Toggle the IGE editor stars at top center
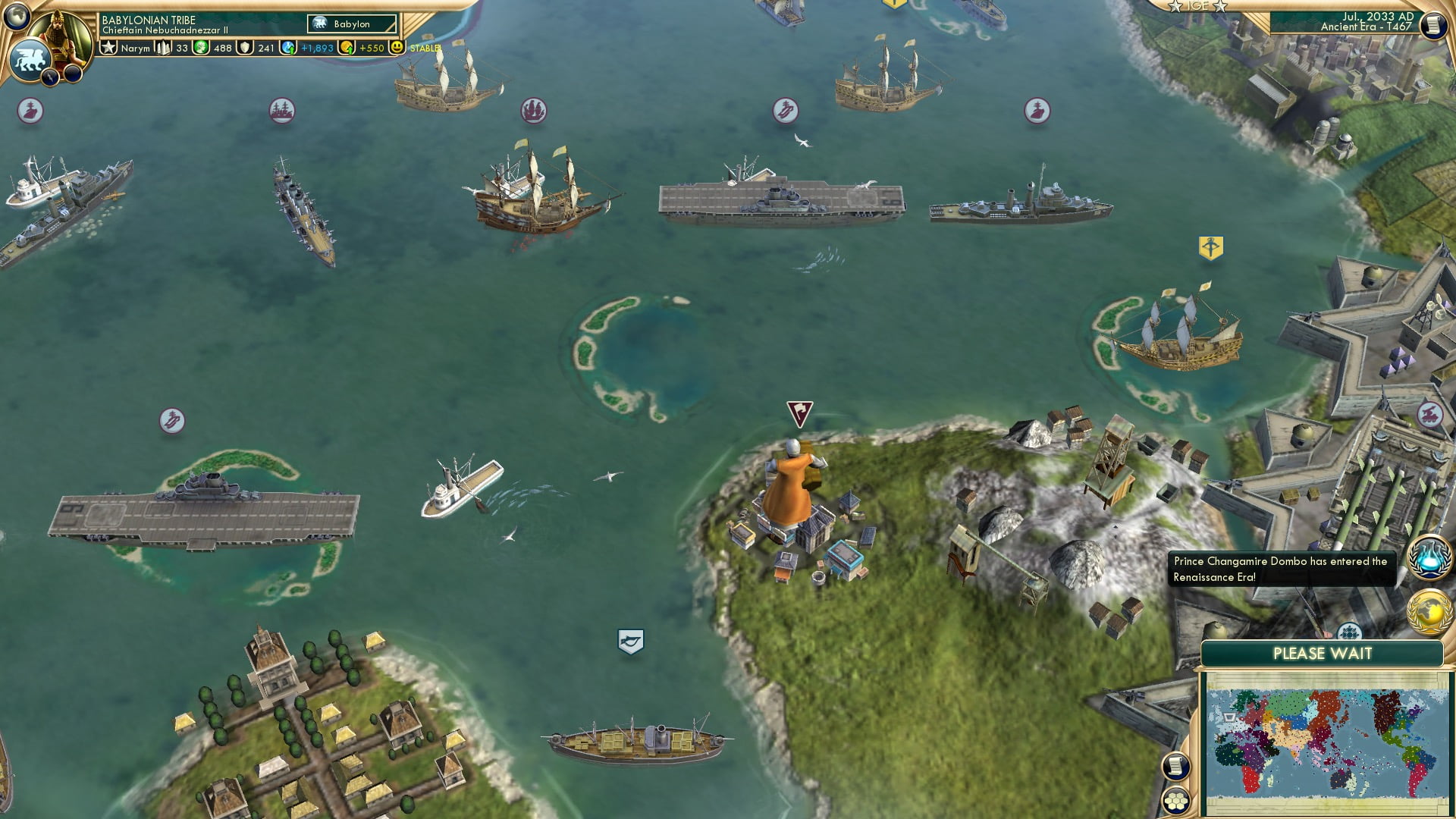The width and height of the screenshot is (1456, 819). pyautogui.click(x=1197, y=6)
